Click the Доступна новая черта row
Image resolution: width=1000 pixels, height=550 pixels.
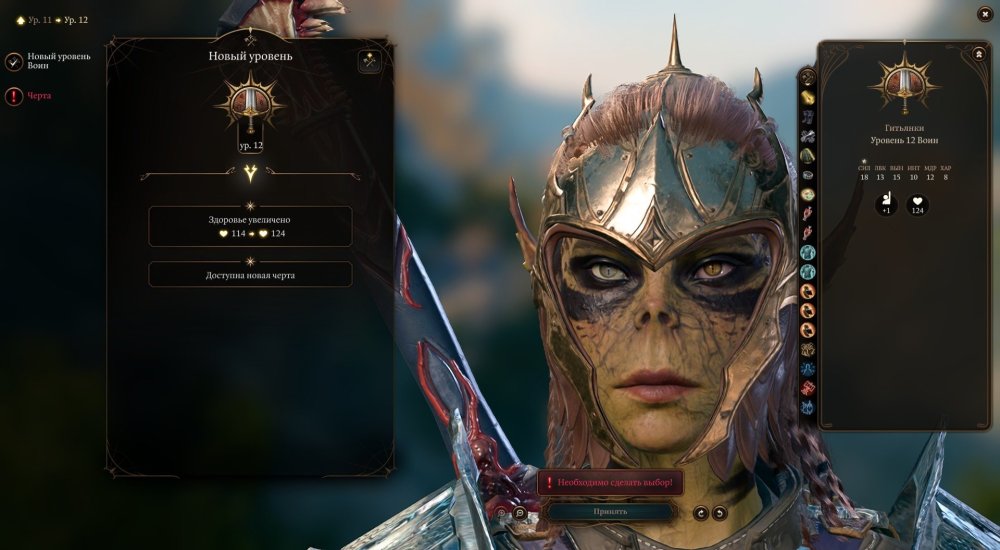(x=250, y=275)
